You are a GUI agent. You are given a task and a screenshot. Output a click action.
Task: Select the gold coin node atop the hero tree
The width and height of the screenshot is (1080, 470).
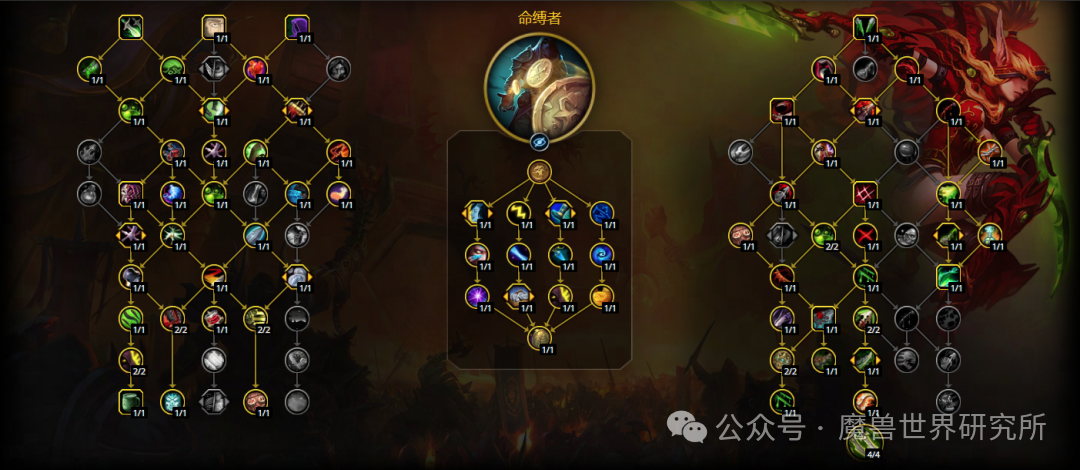point(539,172)
